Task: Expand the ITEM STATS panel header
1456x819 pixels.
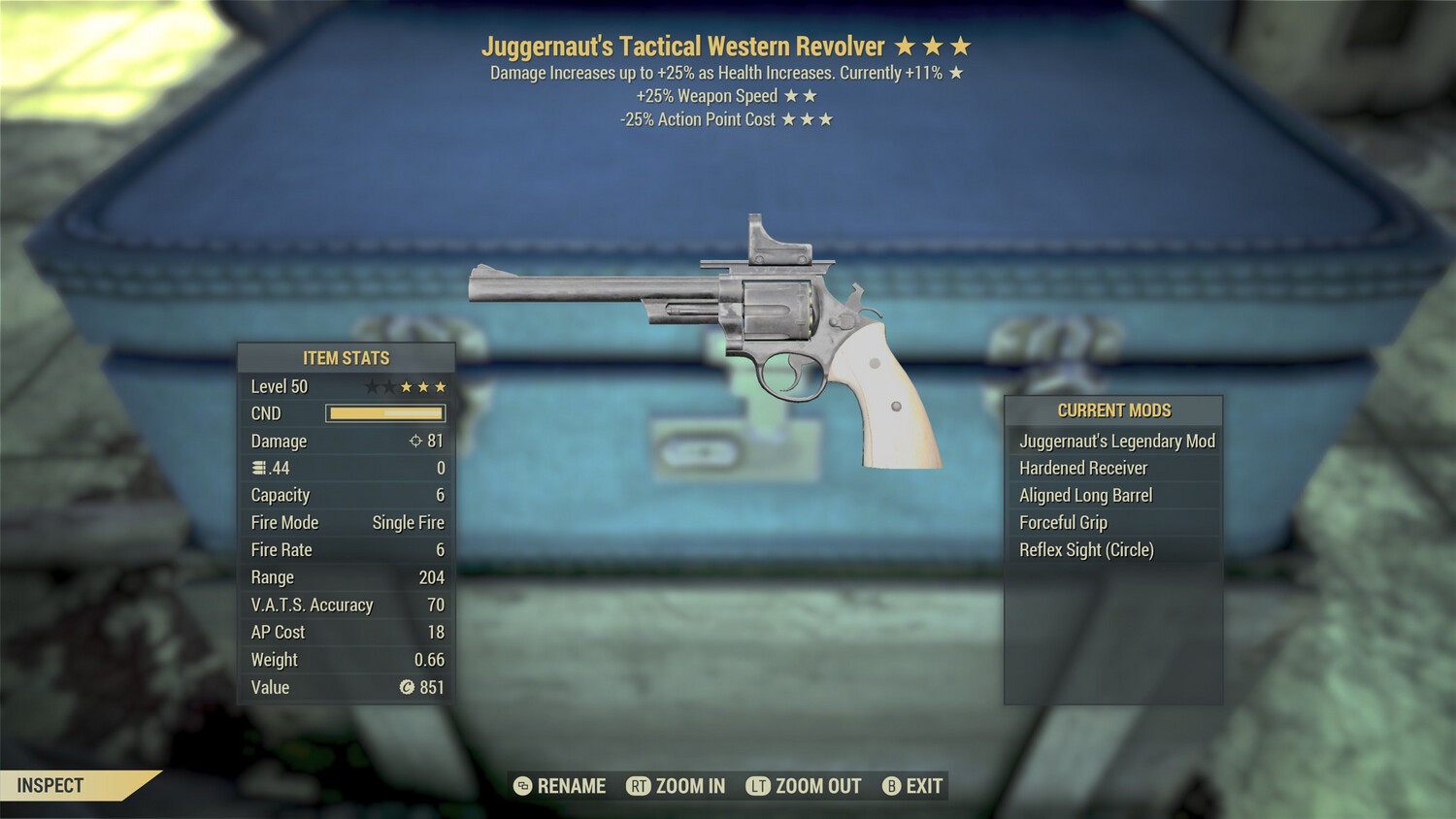Action: click(x=346, y=357)
